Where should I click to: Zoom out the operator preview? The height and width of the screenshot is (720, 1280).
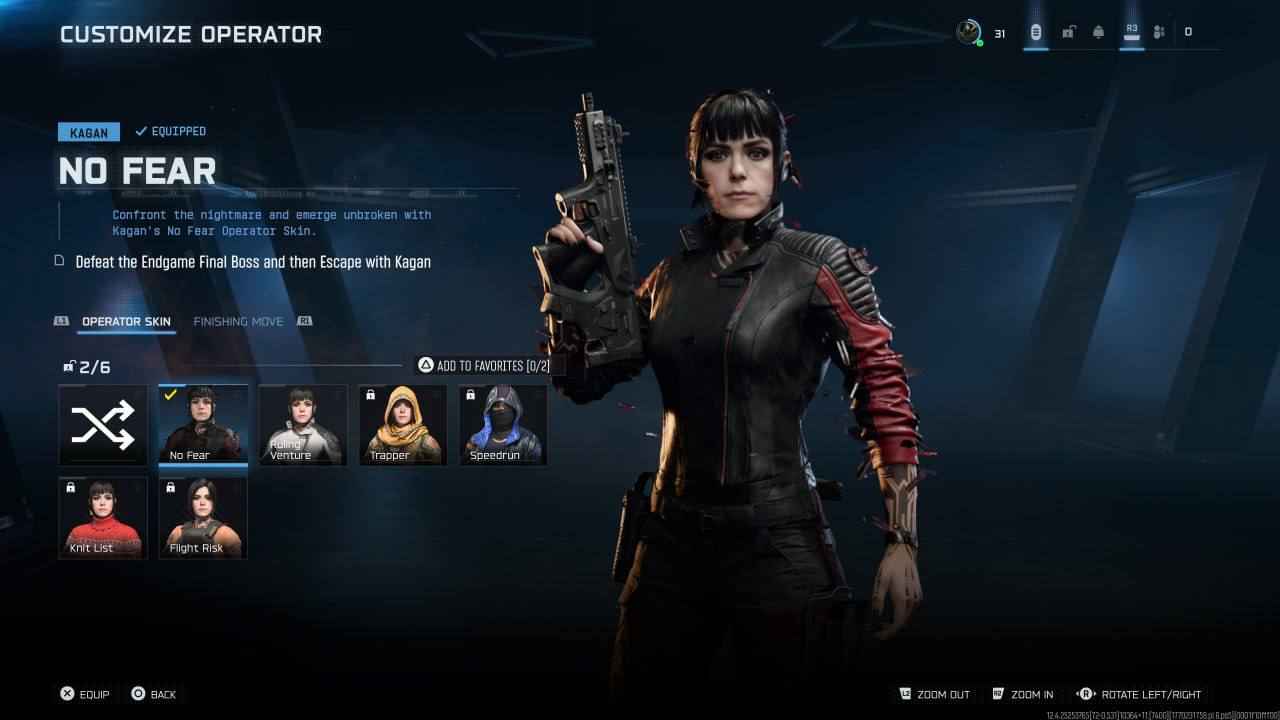tap(935, 694)
